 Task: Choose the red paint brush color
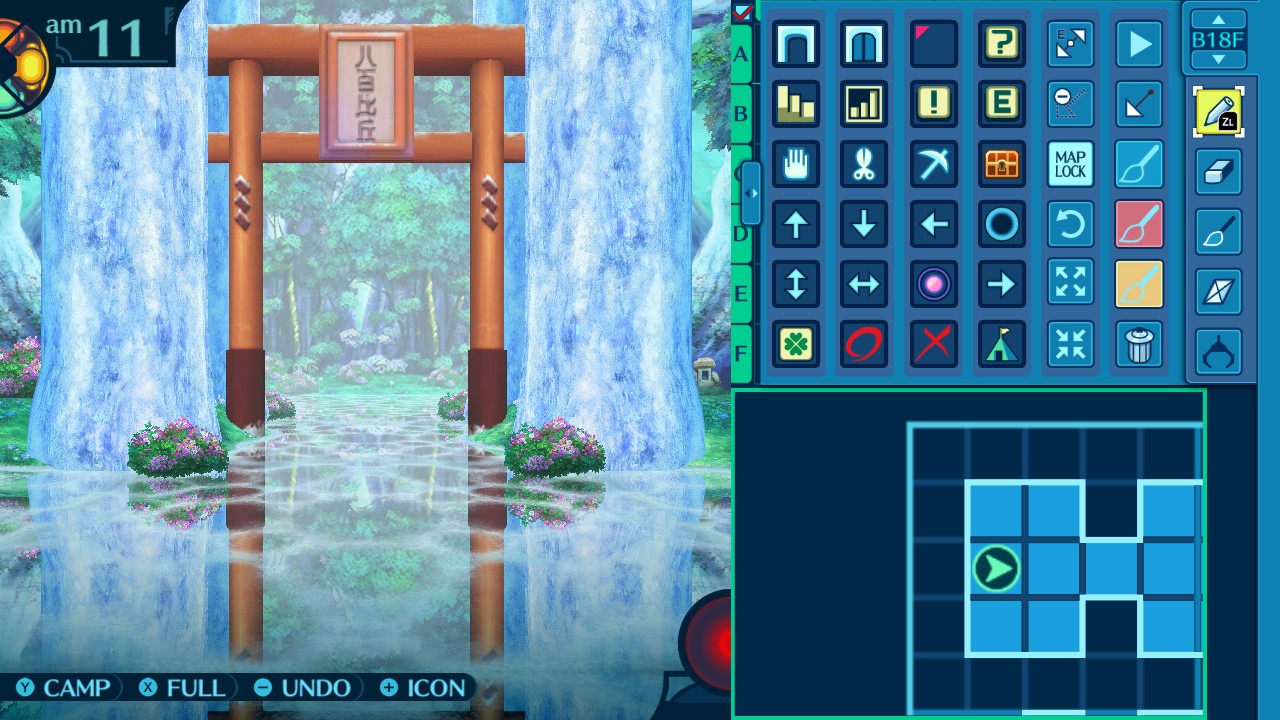point(1139,224)
